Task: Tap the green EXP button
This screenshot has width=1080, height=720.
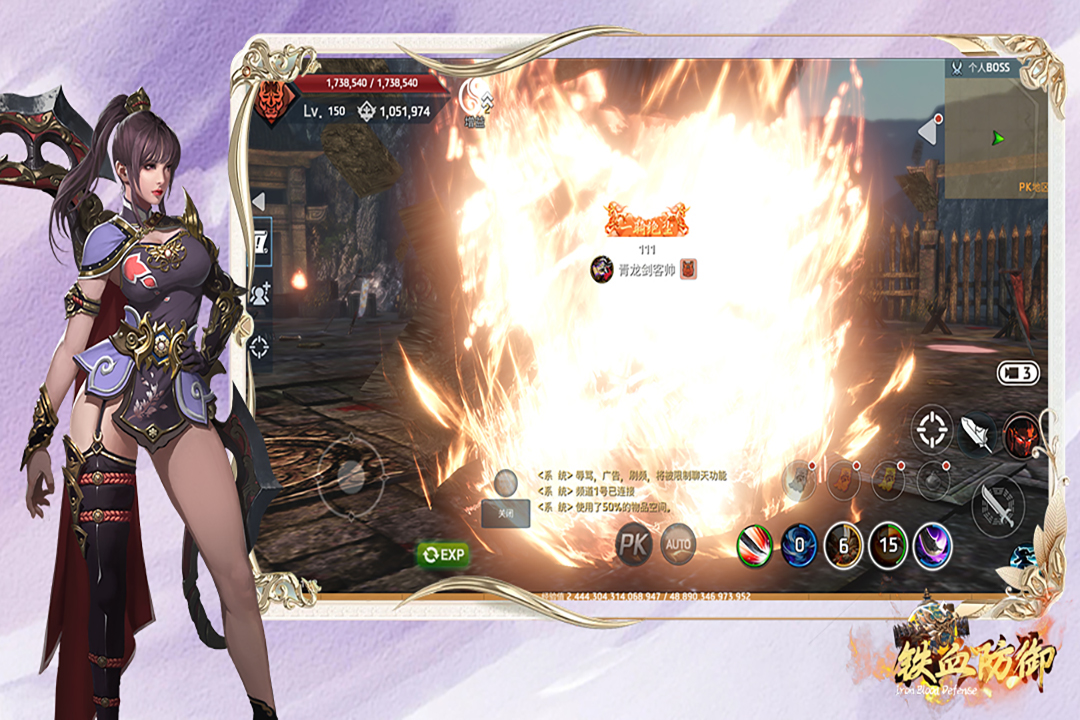Action: tap(443, 554)
